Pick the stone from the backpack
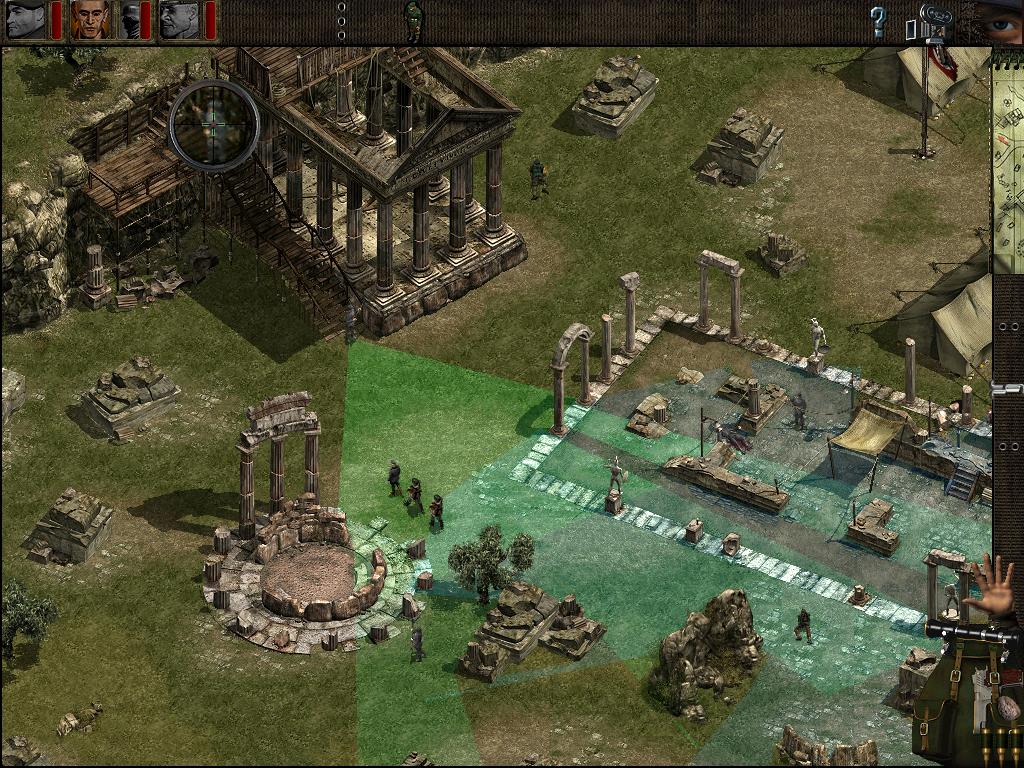 pyautogui.click(x=1008, y=708)
